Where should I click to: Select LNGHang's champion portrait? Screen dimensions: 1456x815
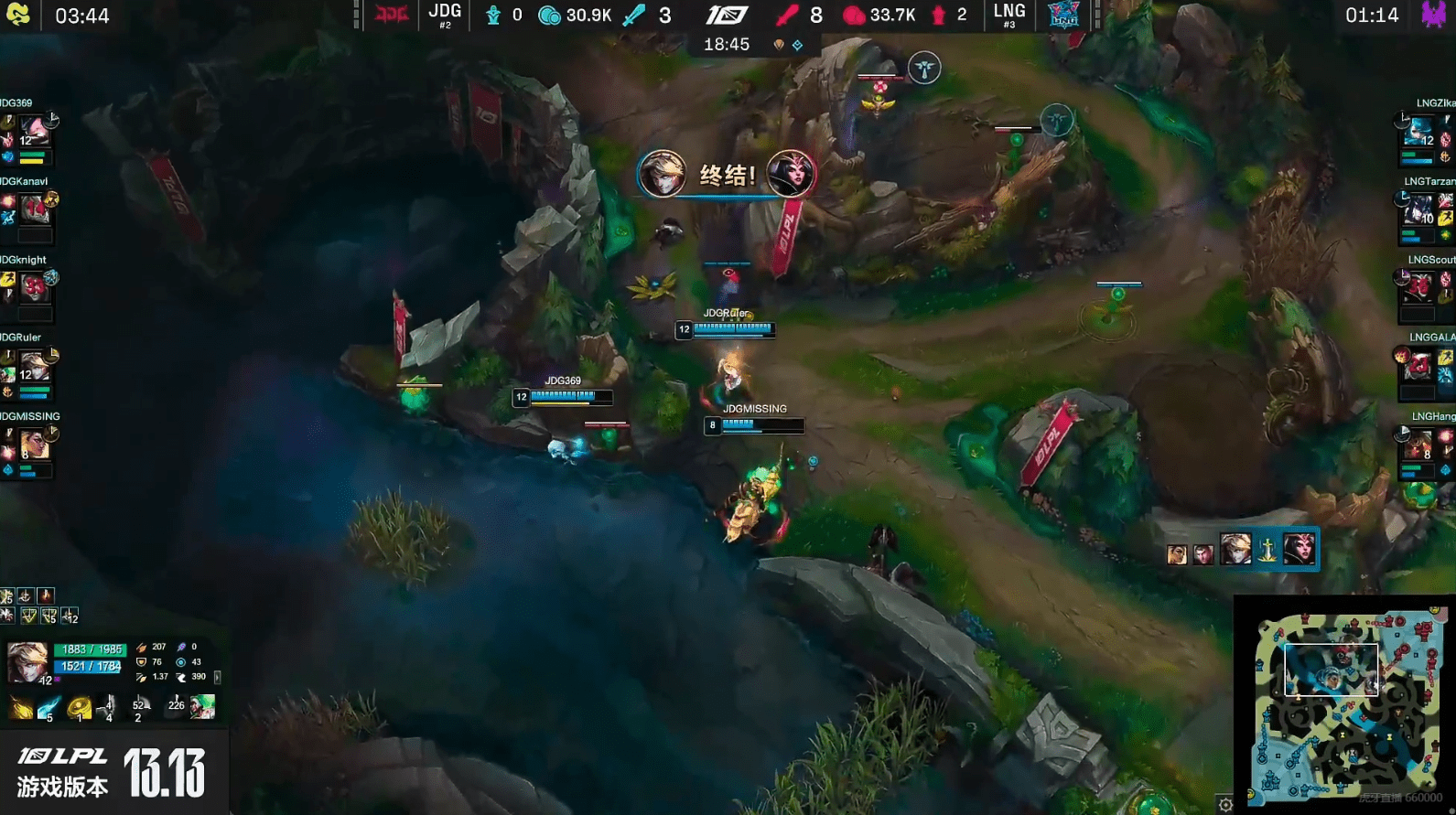1419,445
